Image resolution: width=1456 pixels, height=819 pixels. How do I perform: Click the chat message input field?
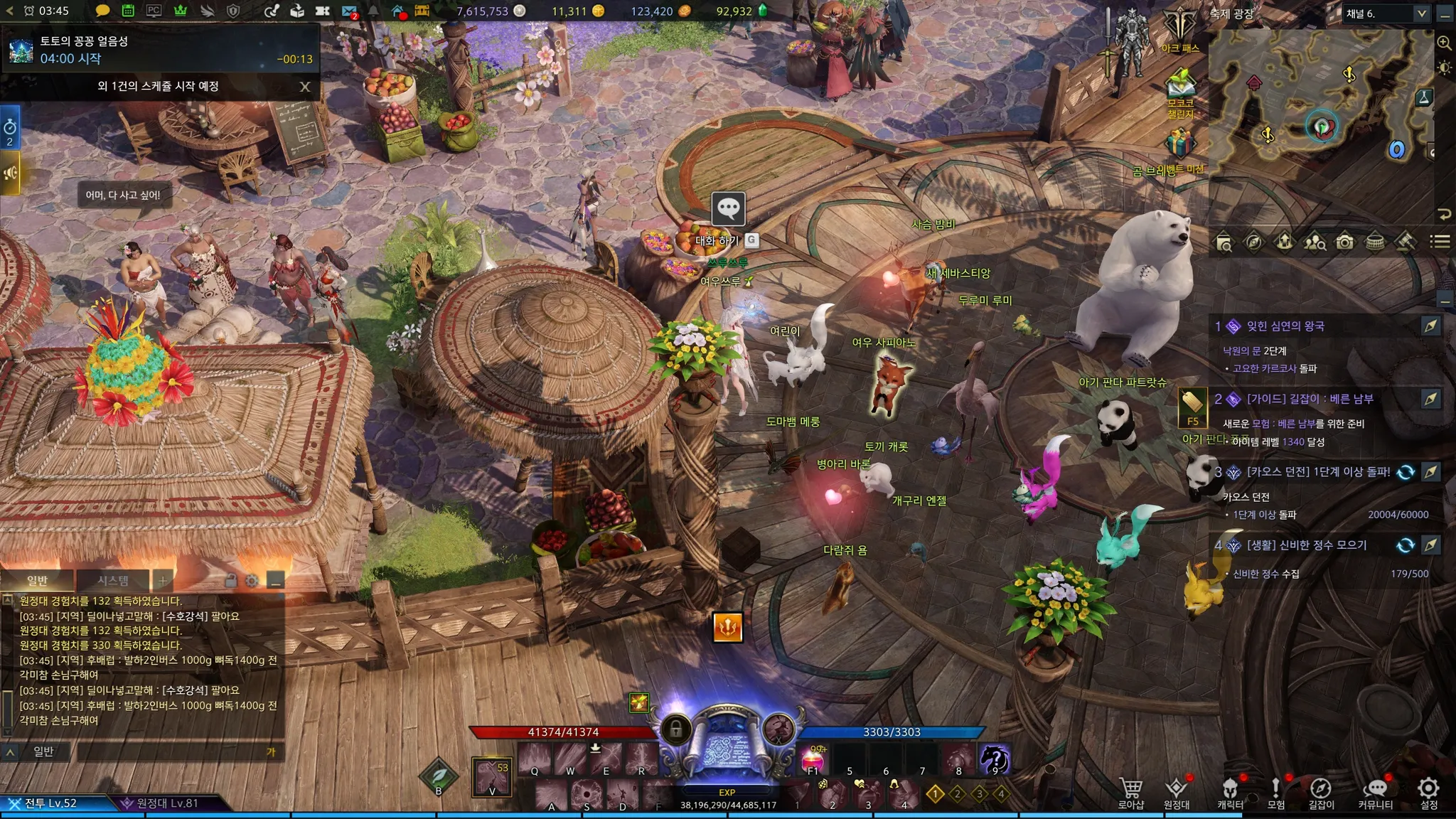pyautogui.click(x=171, y=751)
